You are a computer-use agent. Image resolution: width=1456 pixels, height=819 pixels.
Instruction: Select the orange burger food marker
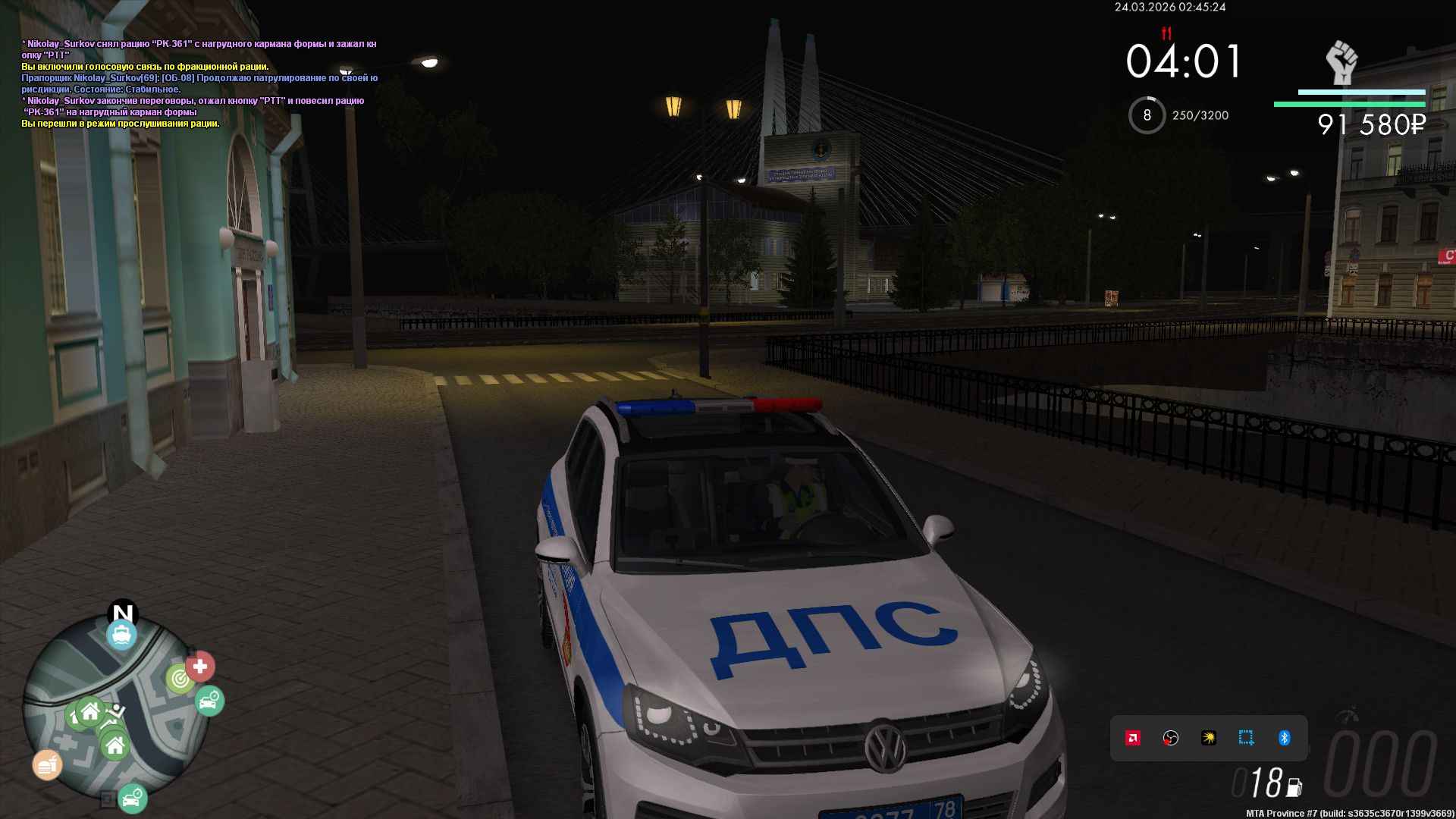point(46,765)
